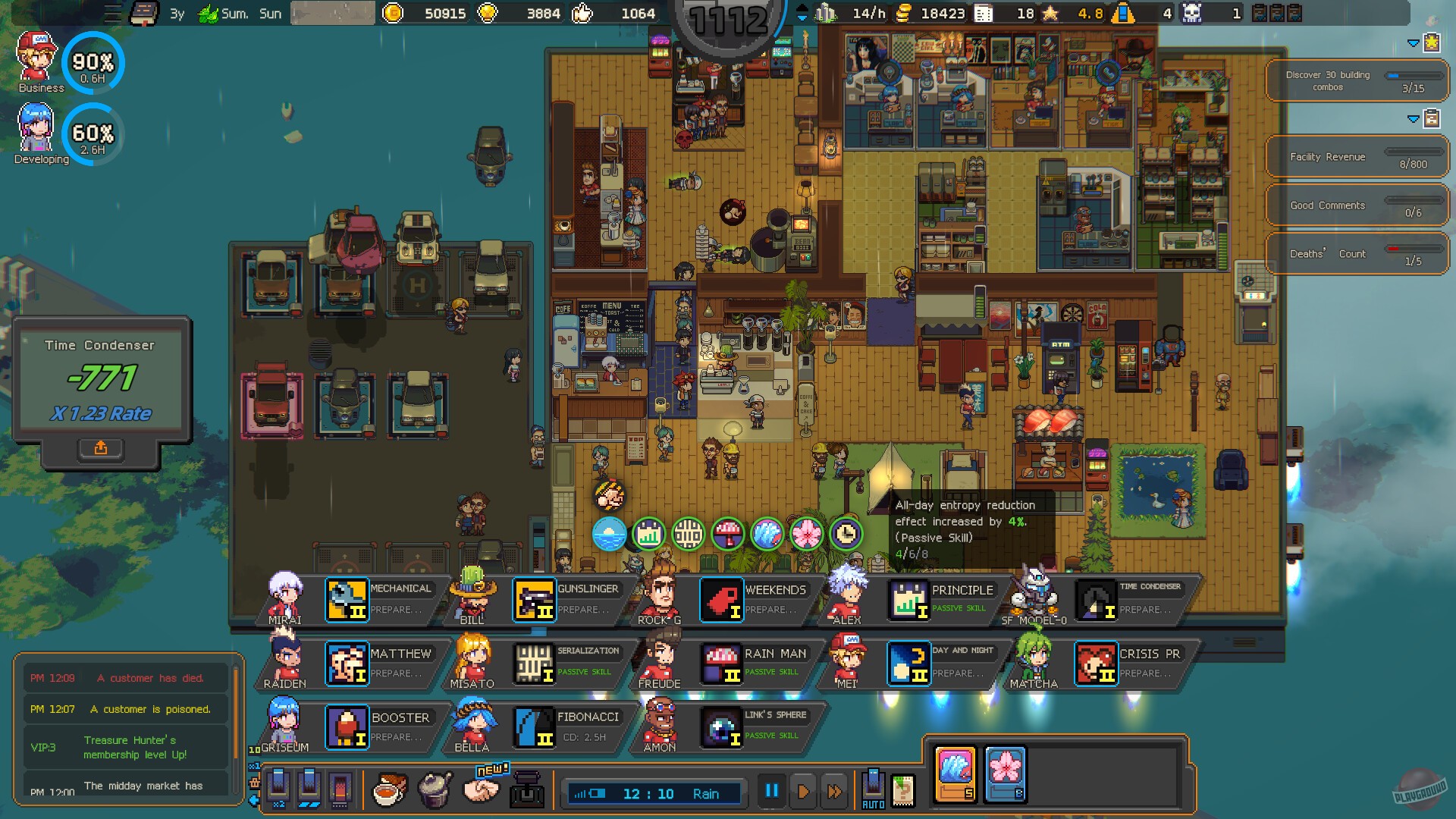Click the cherry blossom buff icon
Image resolution: width=1456 pixels, height=819 pixels.
[x=807, y=533]
